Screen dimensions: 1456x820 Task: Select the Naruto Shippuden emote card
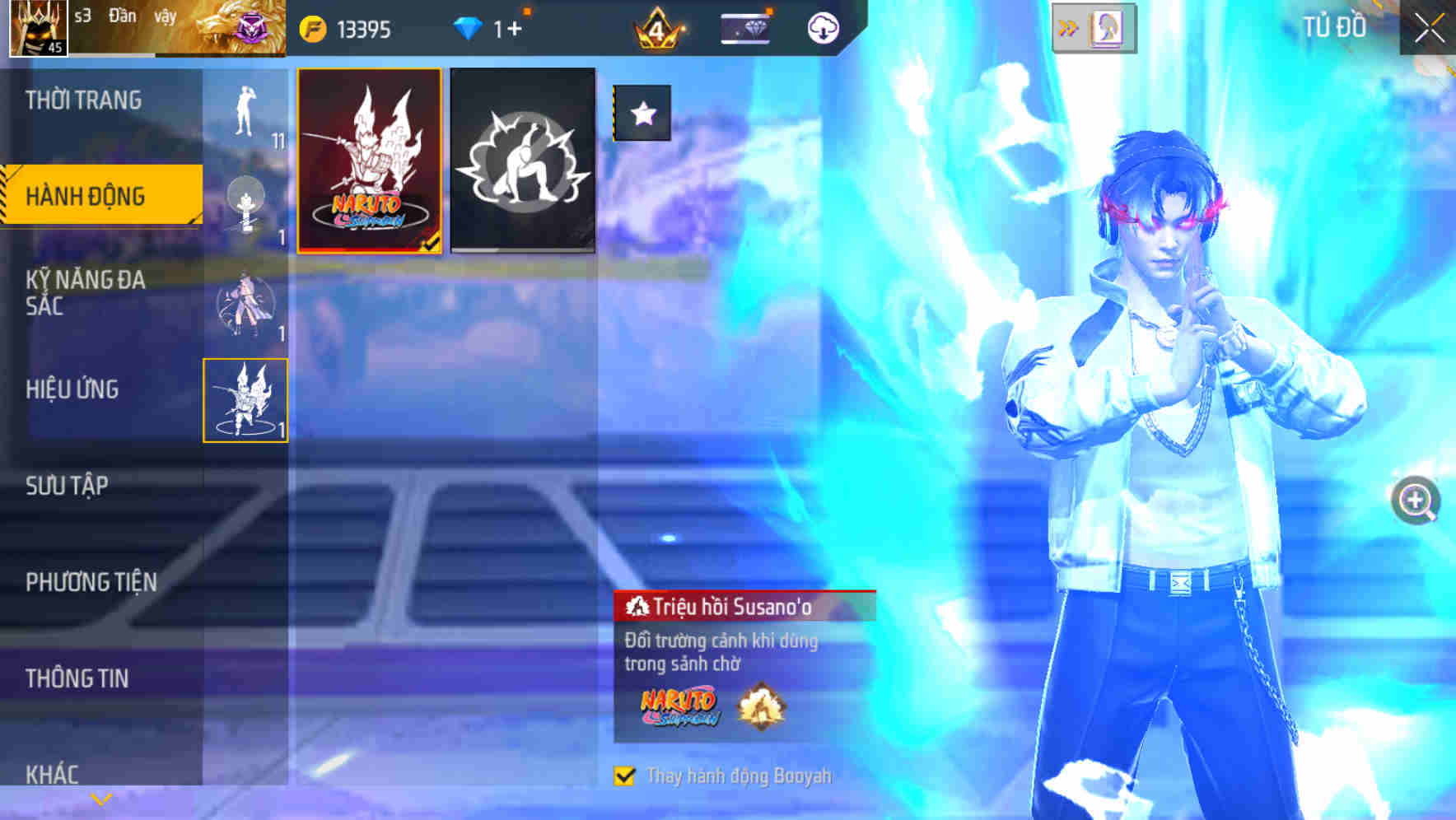369,161
